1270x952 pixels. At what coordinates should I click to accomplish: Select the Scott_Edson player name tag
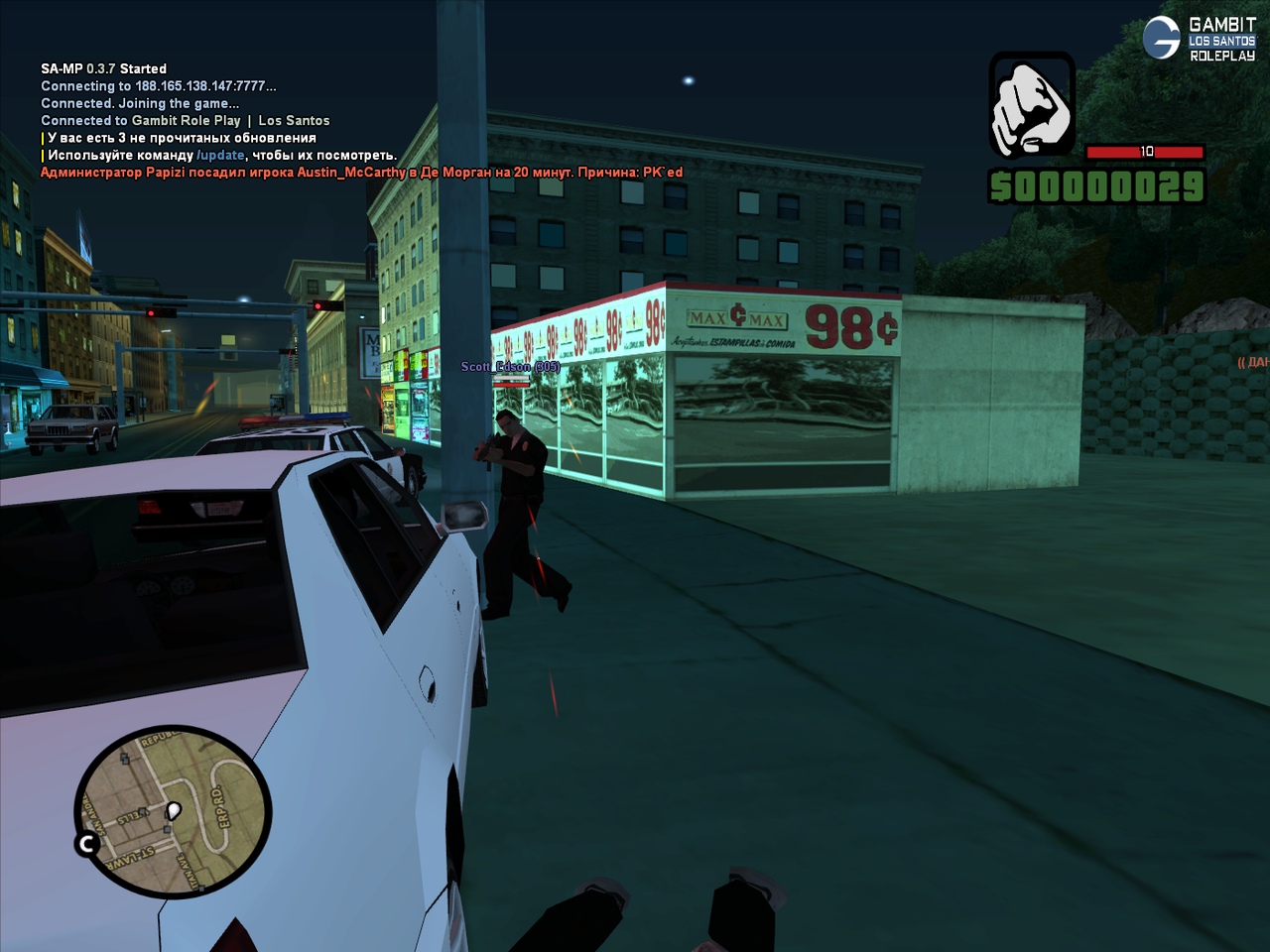[510, 367]
